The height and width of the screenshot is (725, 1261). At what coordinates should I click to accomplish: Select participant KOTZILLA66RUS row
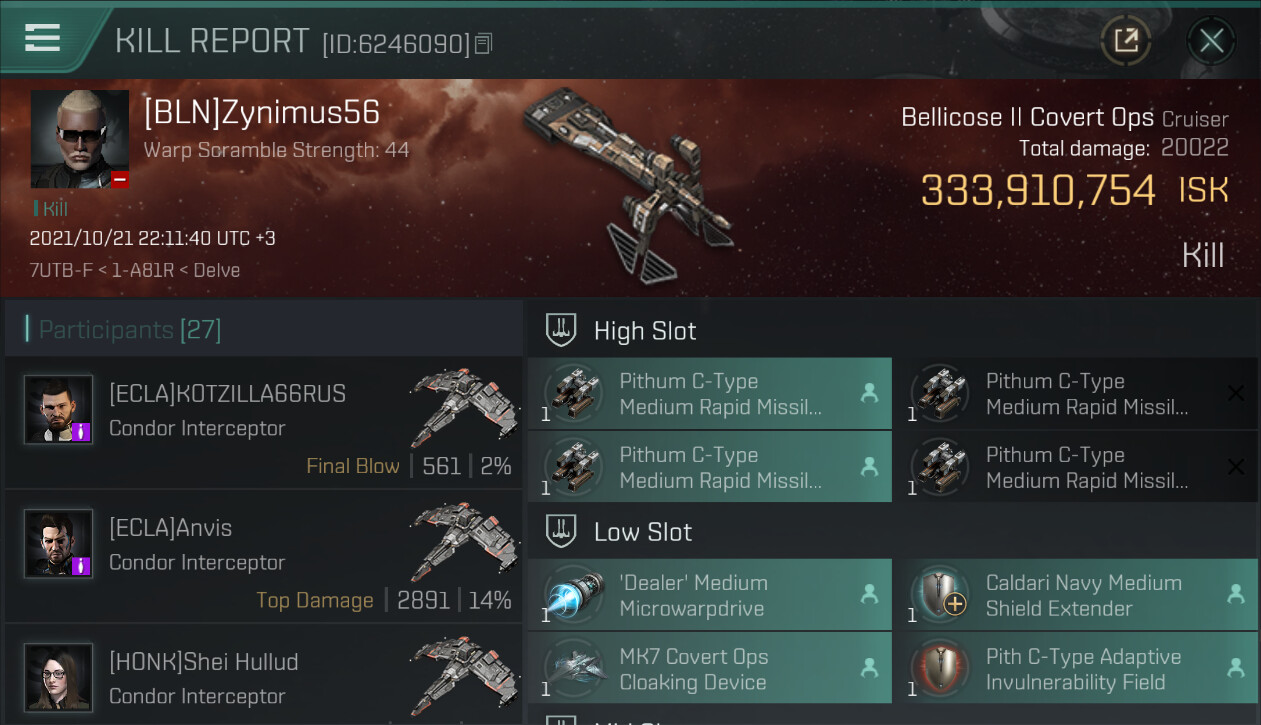[x=263, y=423]
